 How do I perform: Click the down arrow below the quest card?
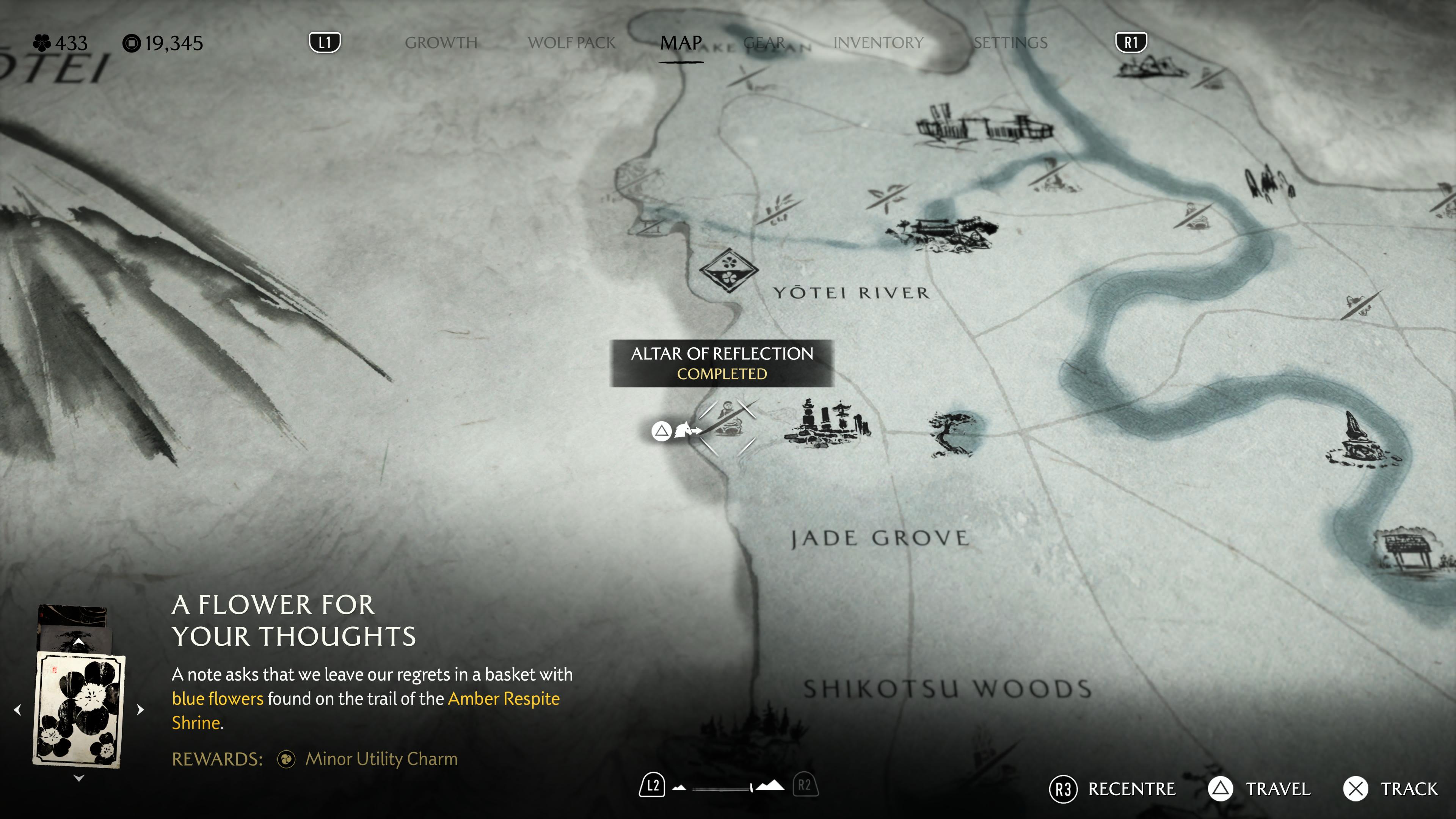79,778
